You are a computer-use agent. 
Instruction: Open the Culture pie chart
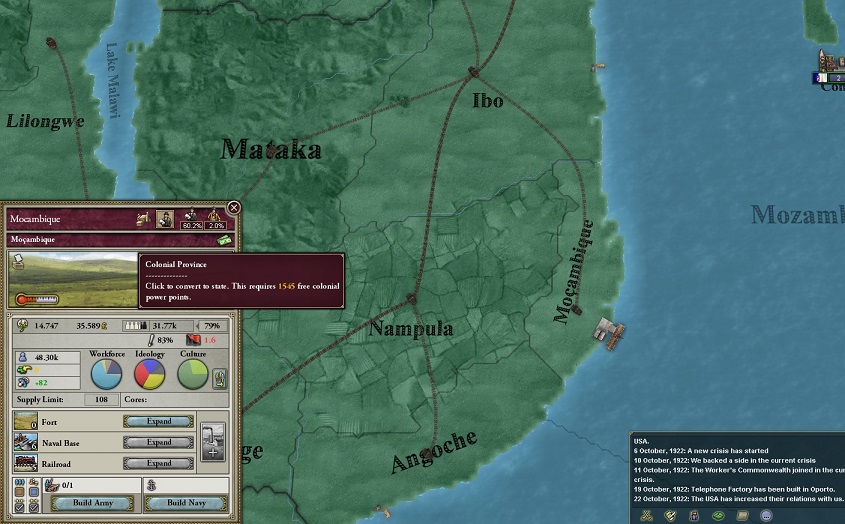(x=193, y=373)
